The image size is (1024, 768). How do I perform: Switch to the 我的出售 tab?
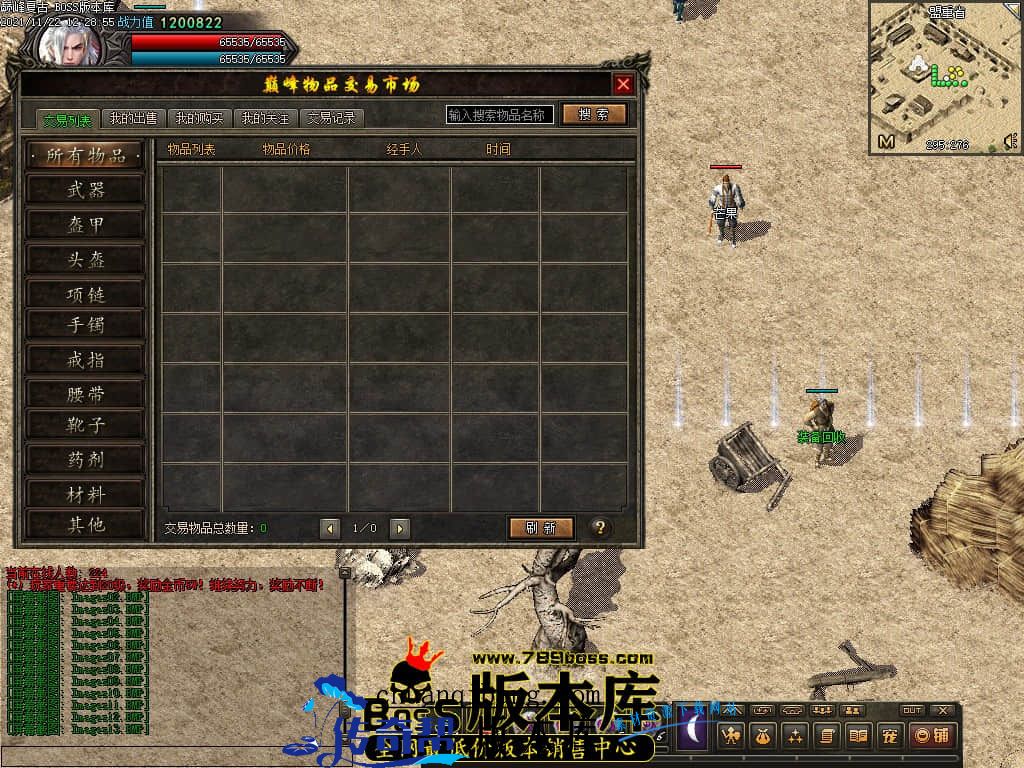(133, 118)
